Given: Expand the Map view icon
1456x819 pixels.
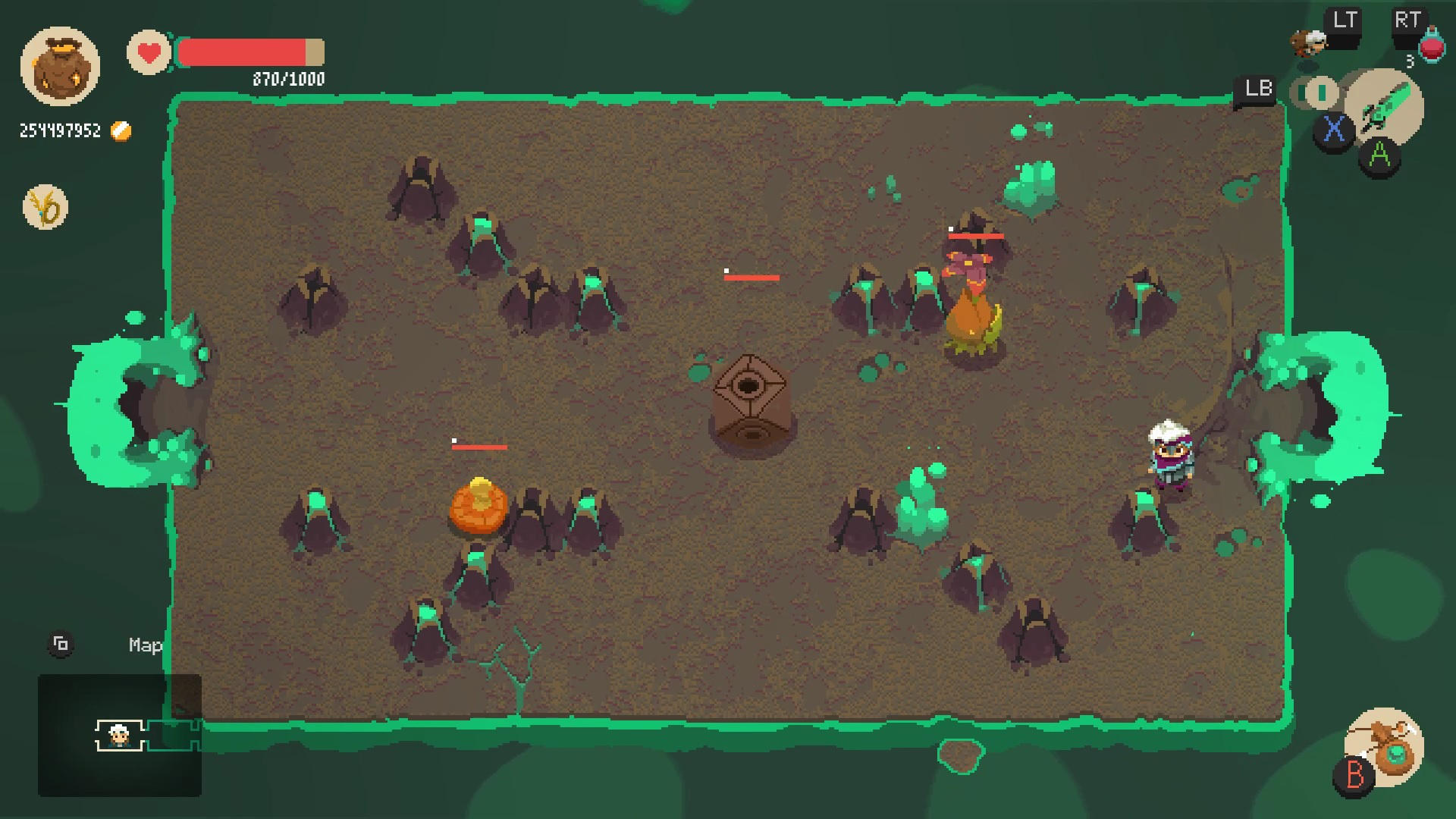Looking at the screenshot, I should pyautogui.click(x=61, y=643).
